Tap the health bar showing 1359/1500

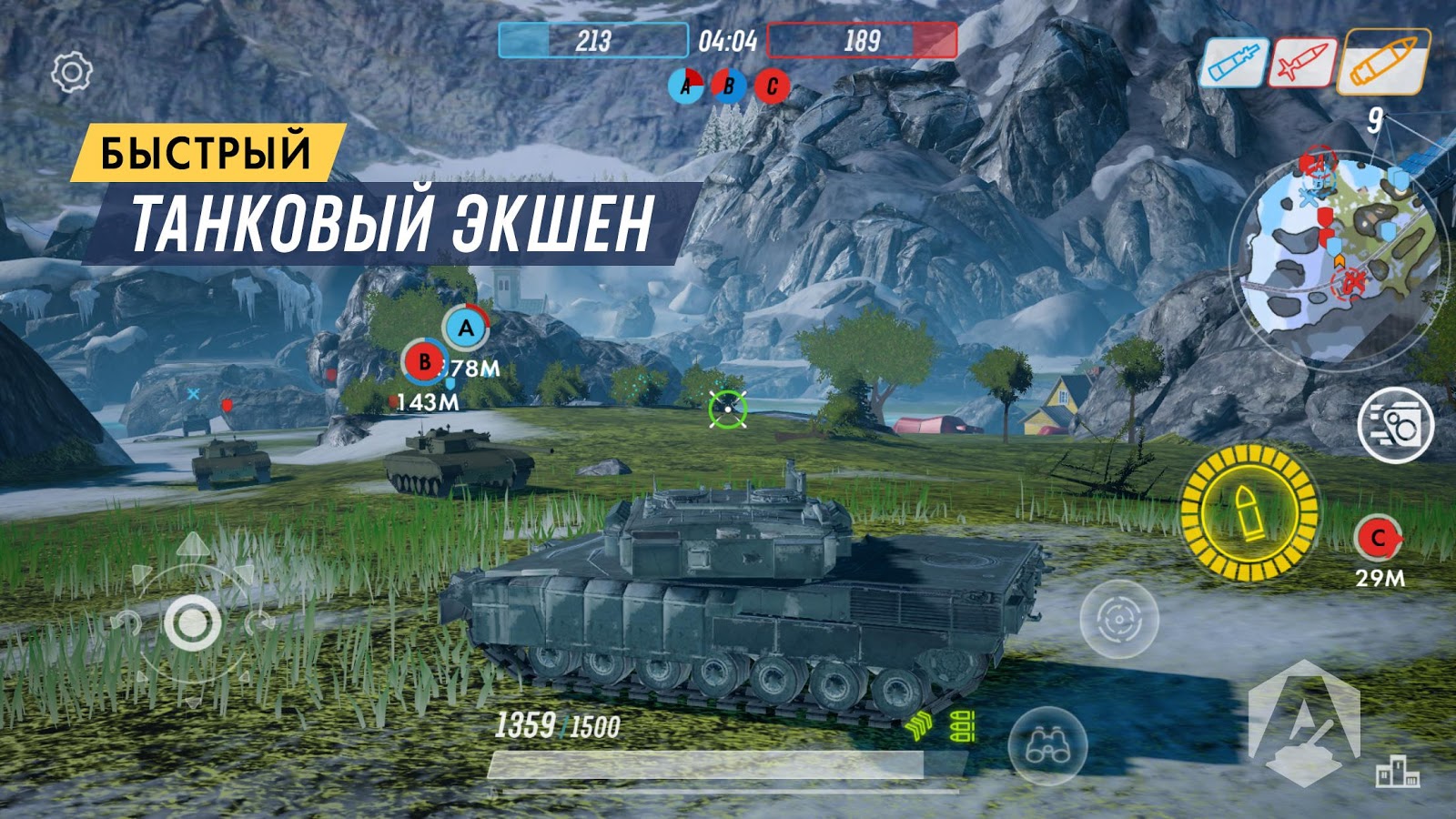tap(558, 723)
